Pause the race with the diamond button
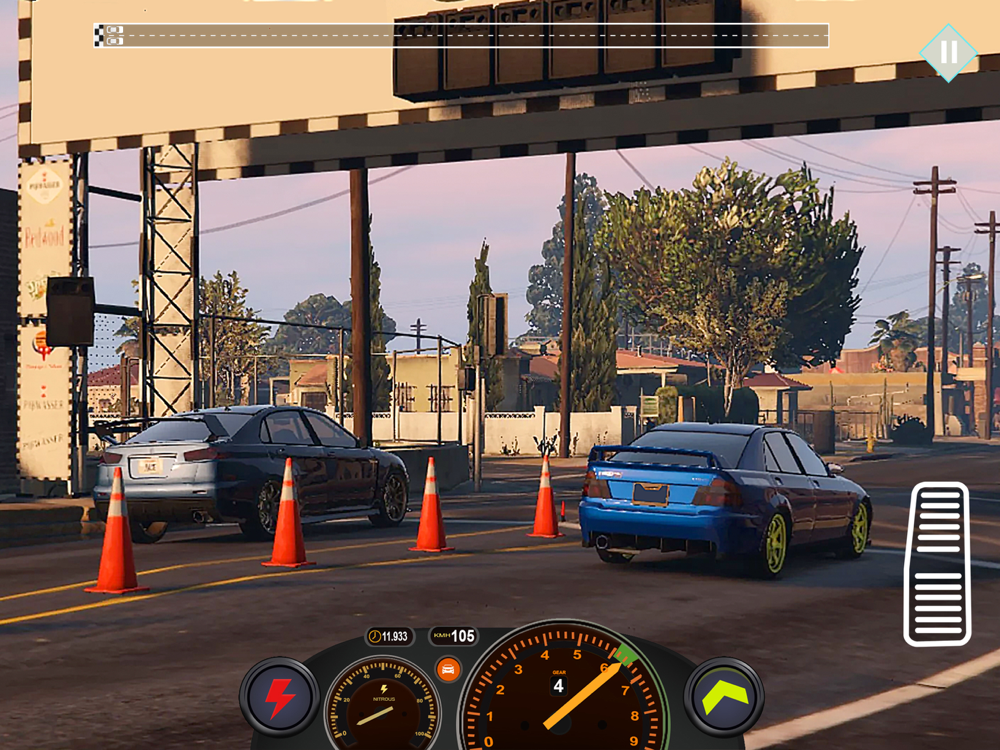Image resolution: width=1000 pixels, height=750 pixels. click(x=948, y=52)
